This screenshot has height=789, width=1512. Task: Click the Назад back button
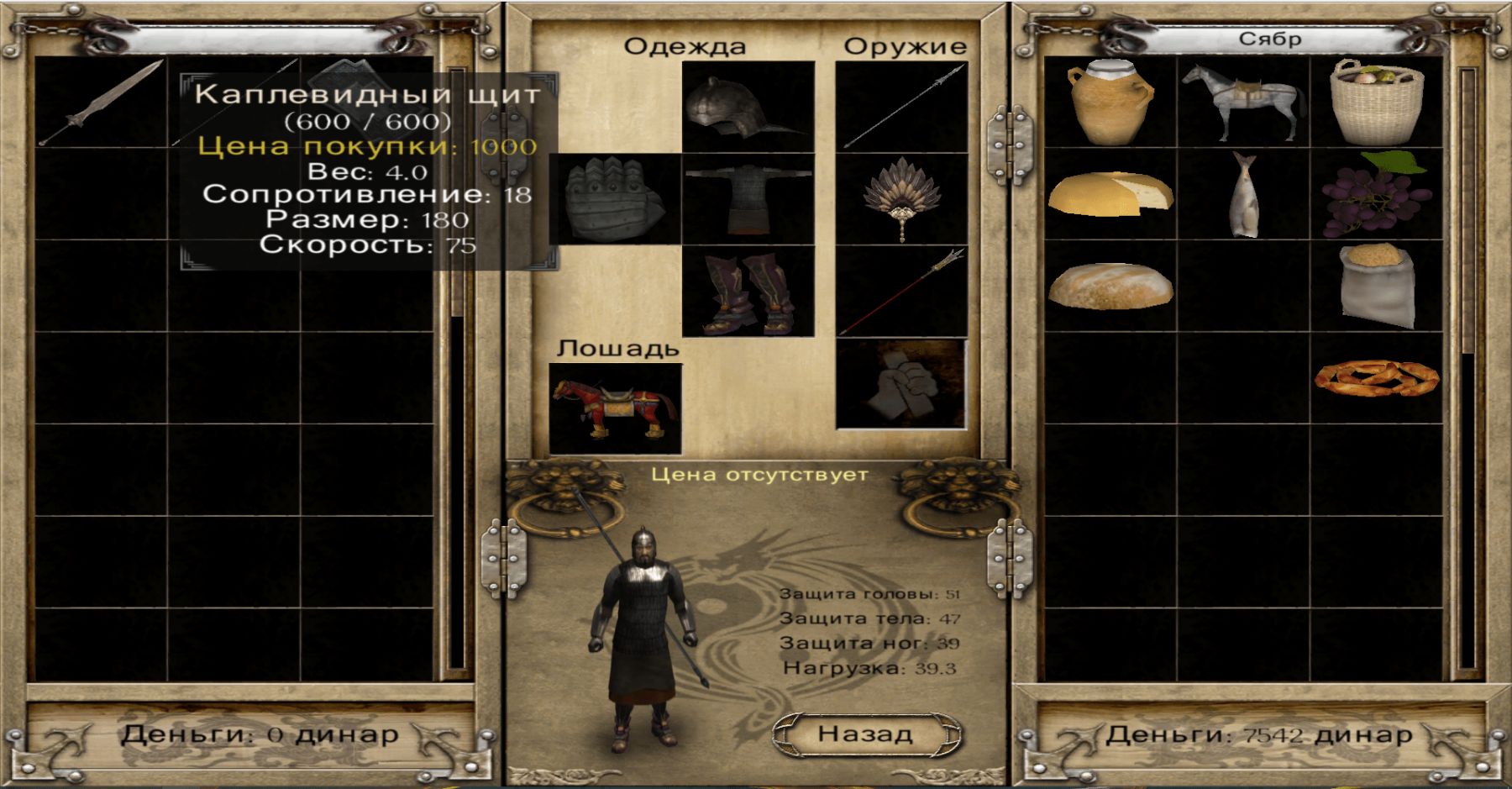pos(866,734)
